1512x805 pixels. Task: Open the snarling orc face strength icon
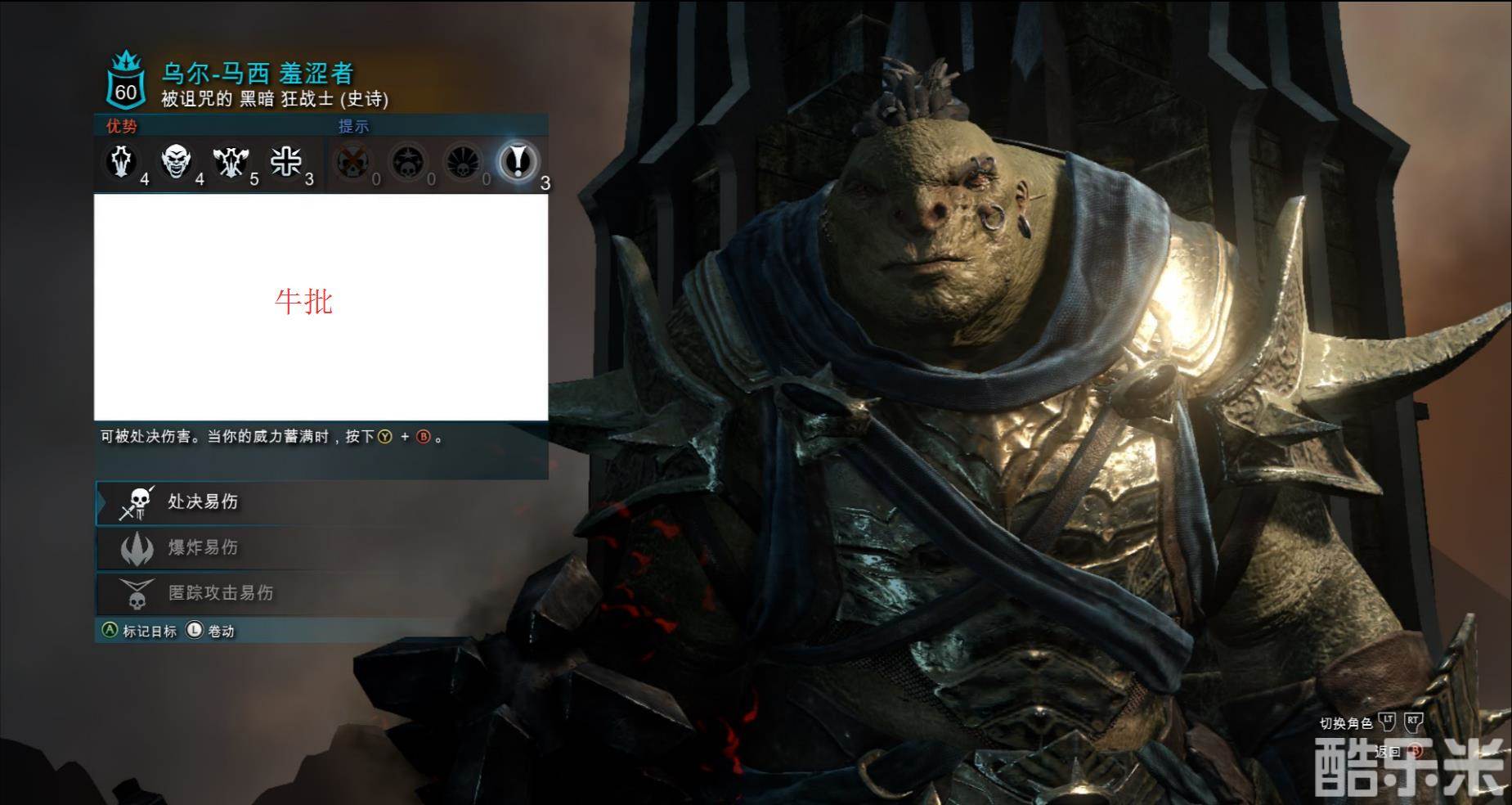click(x=177, y=161)
